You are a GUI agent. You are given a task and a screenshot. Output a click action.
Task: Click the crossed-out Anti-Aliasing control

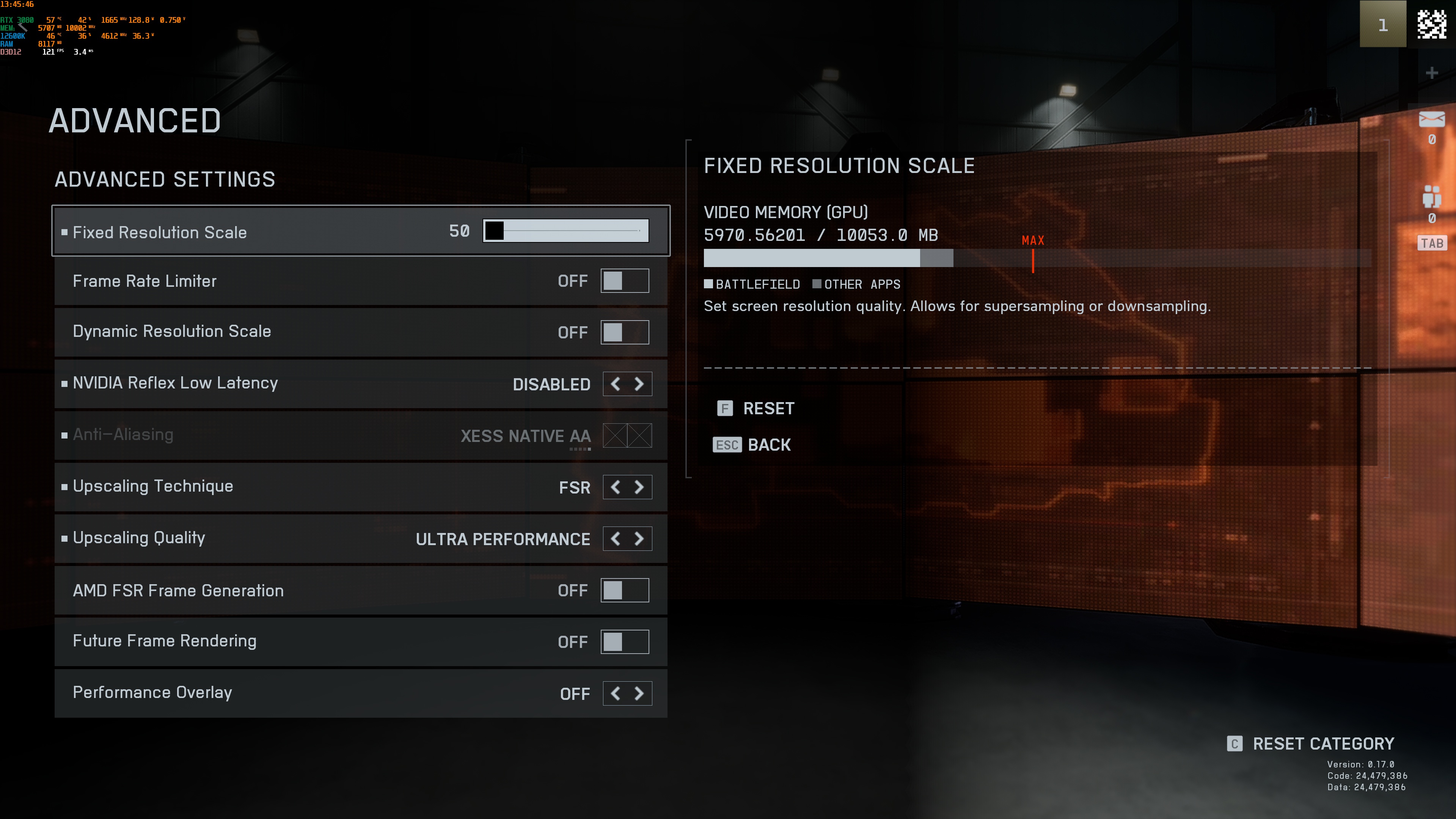627,435
